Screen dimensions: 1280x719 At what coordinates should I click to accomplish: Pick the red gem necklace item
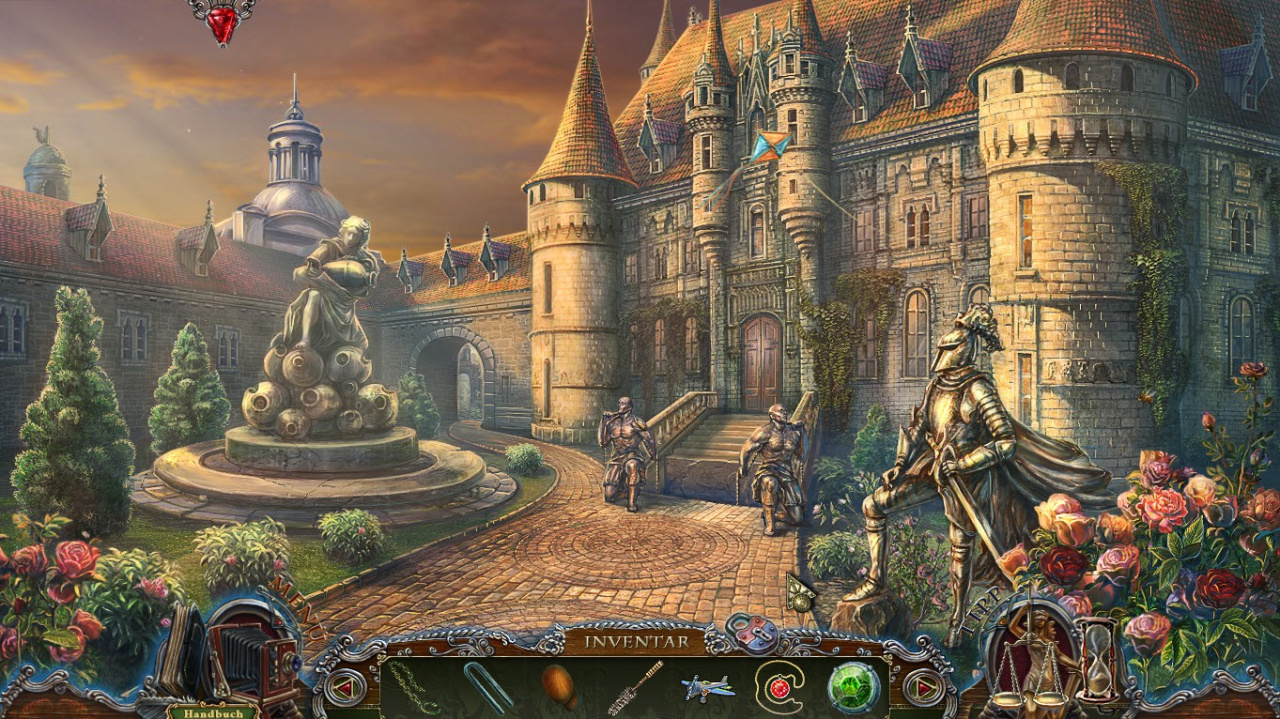[779, 687]
